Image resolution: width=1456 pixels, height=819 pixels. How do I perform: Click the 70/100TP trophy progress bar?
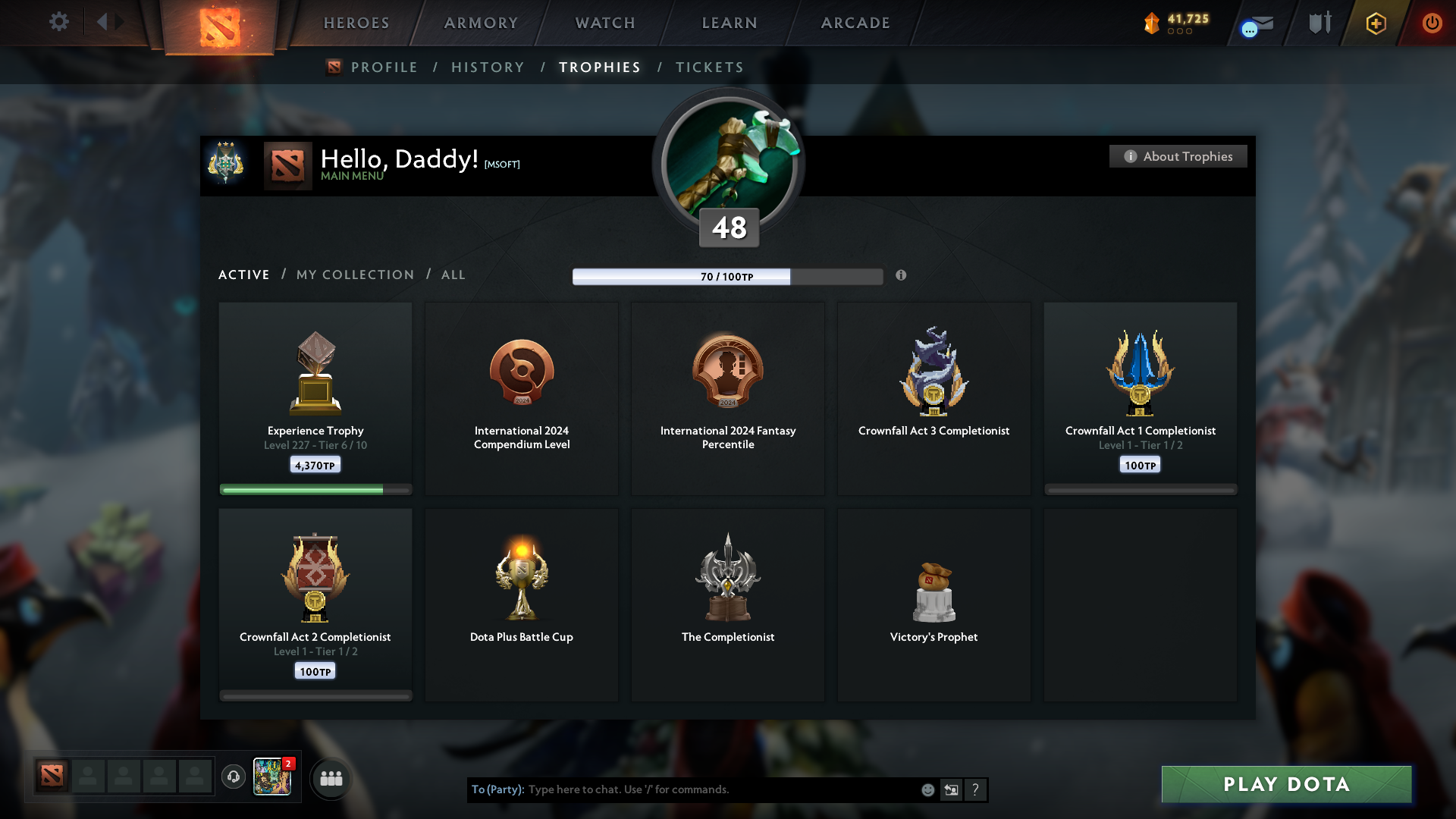coord(728,276)
